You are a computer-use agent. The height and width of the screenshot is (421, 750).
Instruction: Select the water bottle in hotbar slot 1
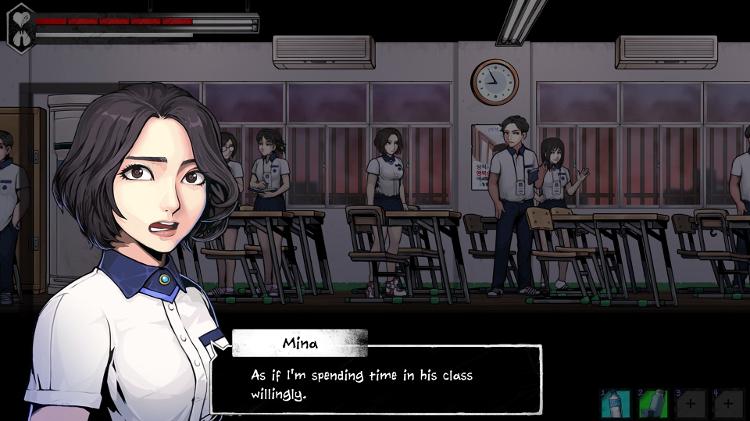(x=614, y=402)
